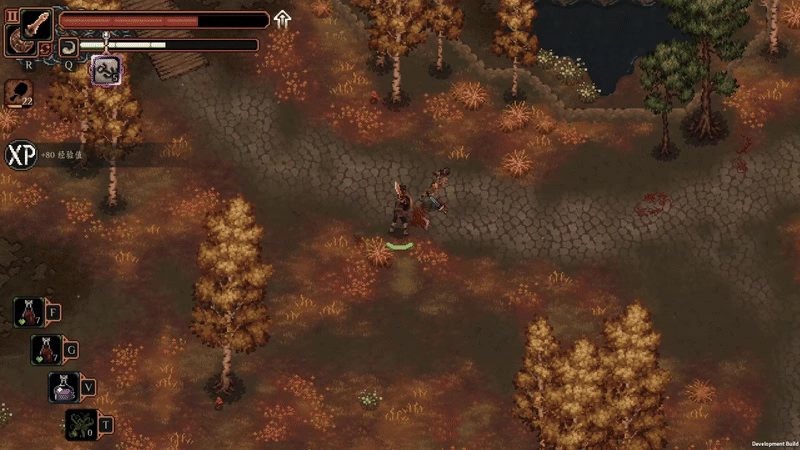Viewport: 800px width, 450px height.
Task: Click the white upward arrows beside health bar
Action: pyautogui.click(x=283, y=19)
